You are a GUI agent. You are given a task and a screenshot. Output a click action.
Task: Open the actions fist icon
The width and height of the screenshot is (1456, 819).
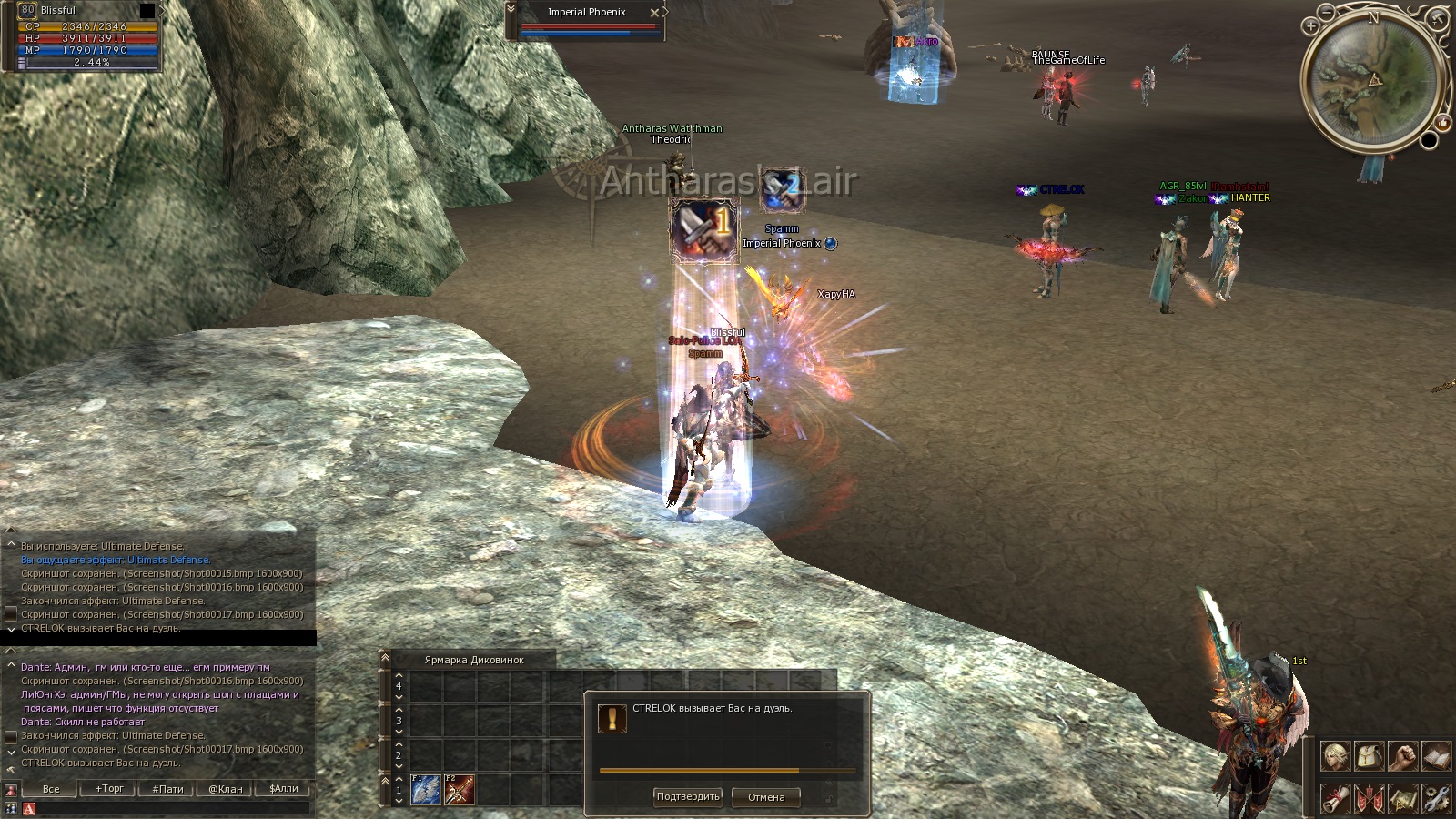tap(1403, 755)
